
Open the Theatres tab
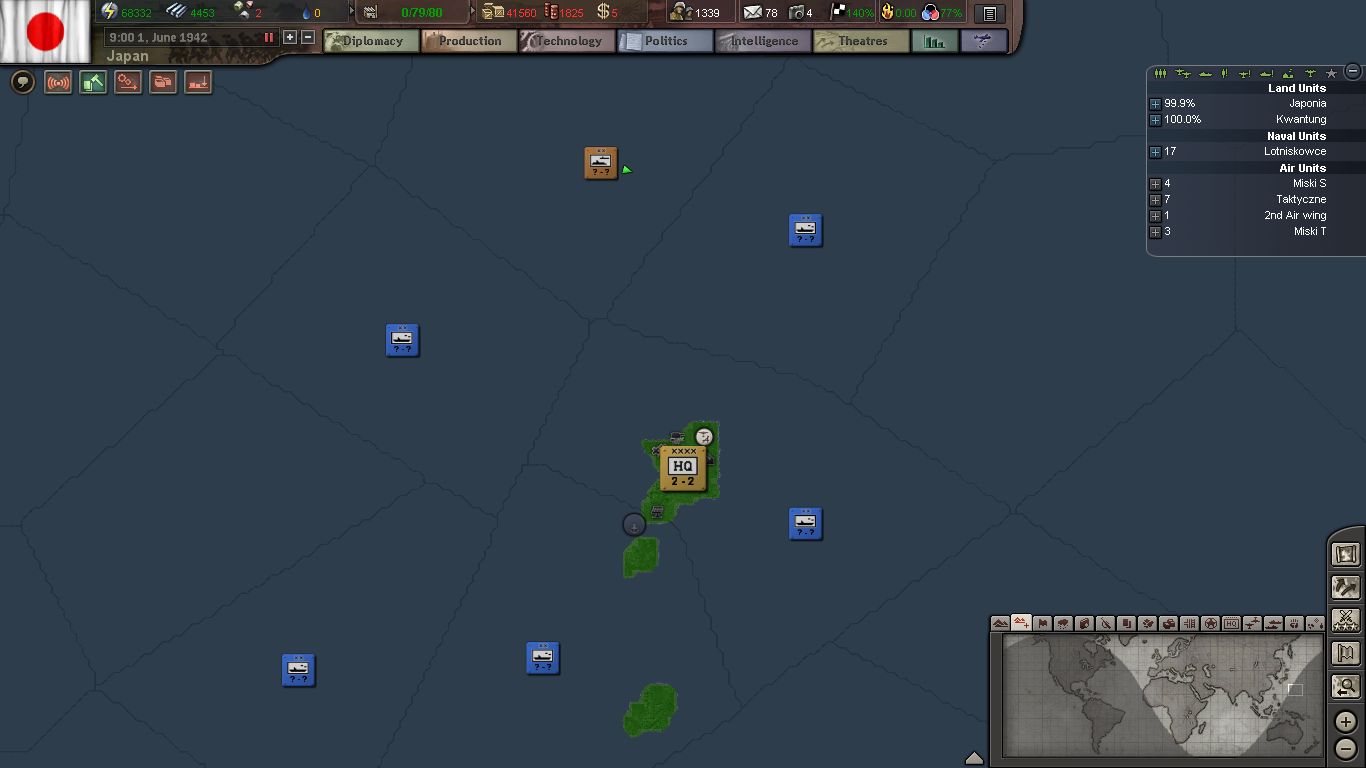click(x=861, y=41)
